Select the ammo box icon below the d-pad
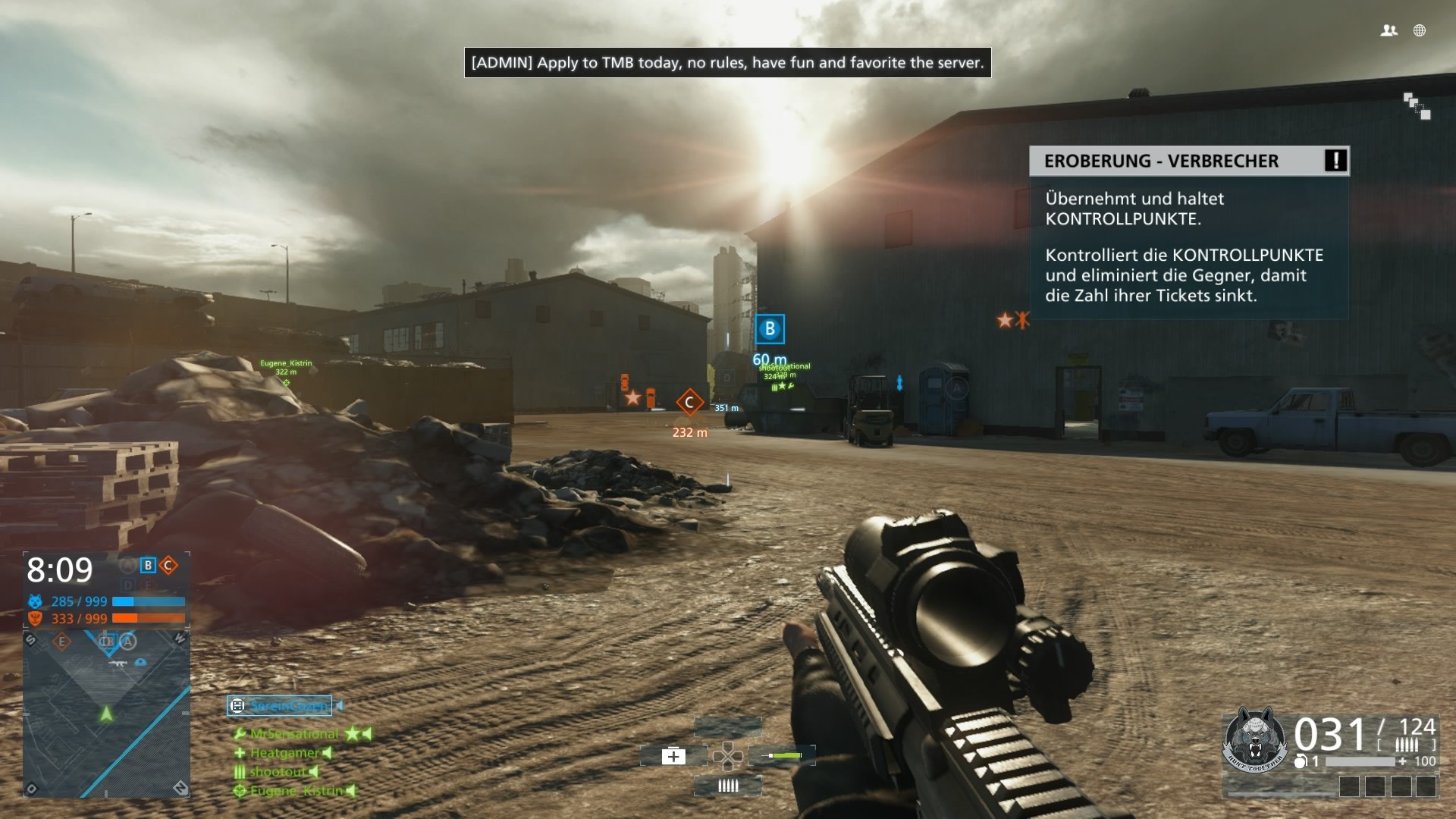This screenshot has height=819, width=1456. [728, 786]
